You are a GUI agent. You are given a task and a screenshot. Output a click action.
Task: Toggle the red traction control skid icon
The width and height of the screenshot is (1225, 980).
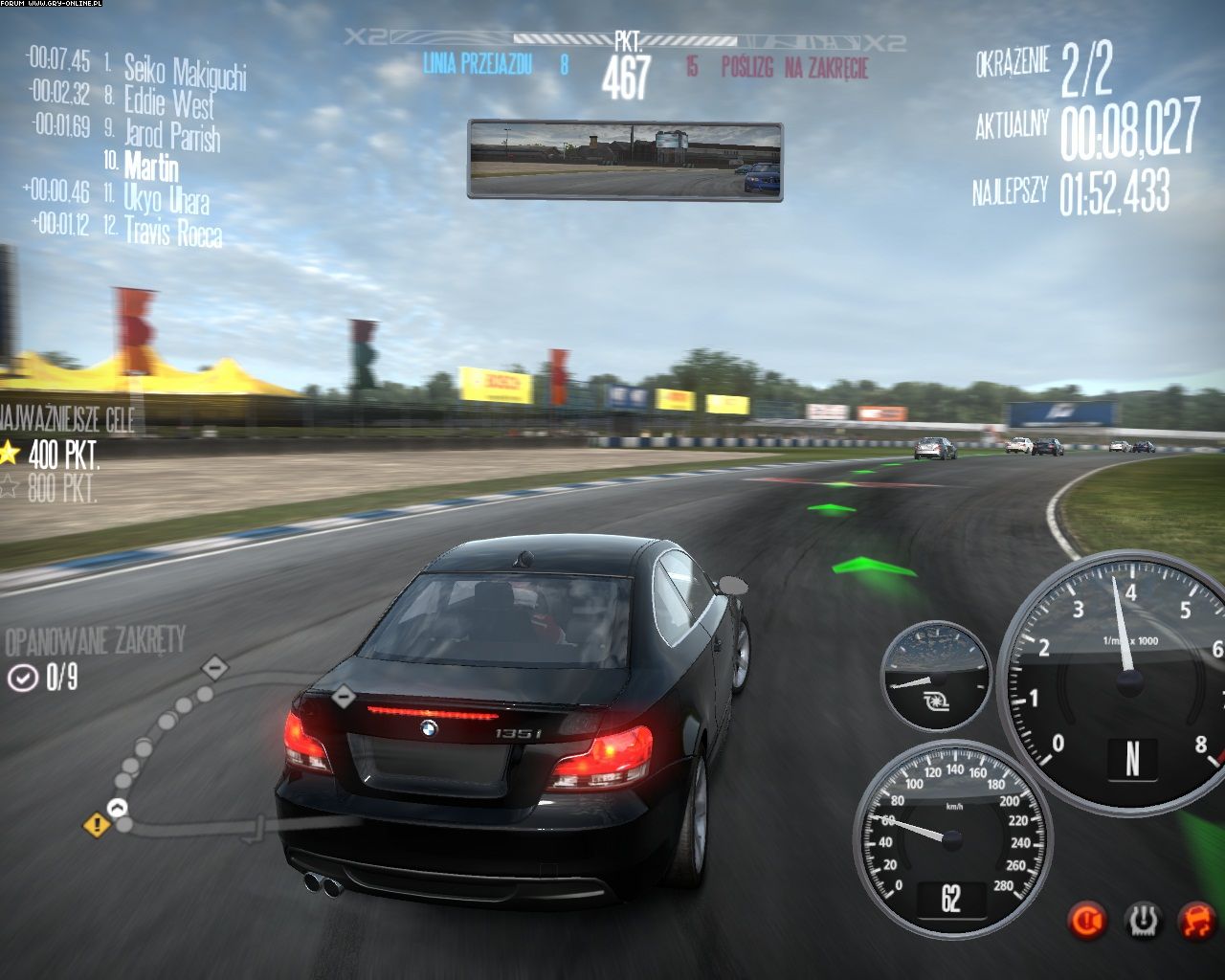1195,921
